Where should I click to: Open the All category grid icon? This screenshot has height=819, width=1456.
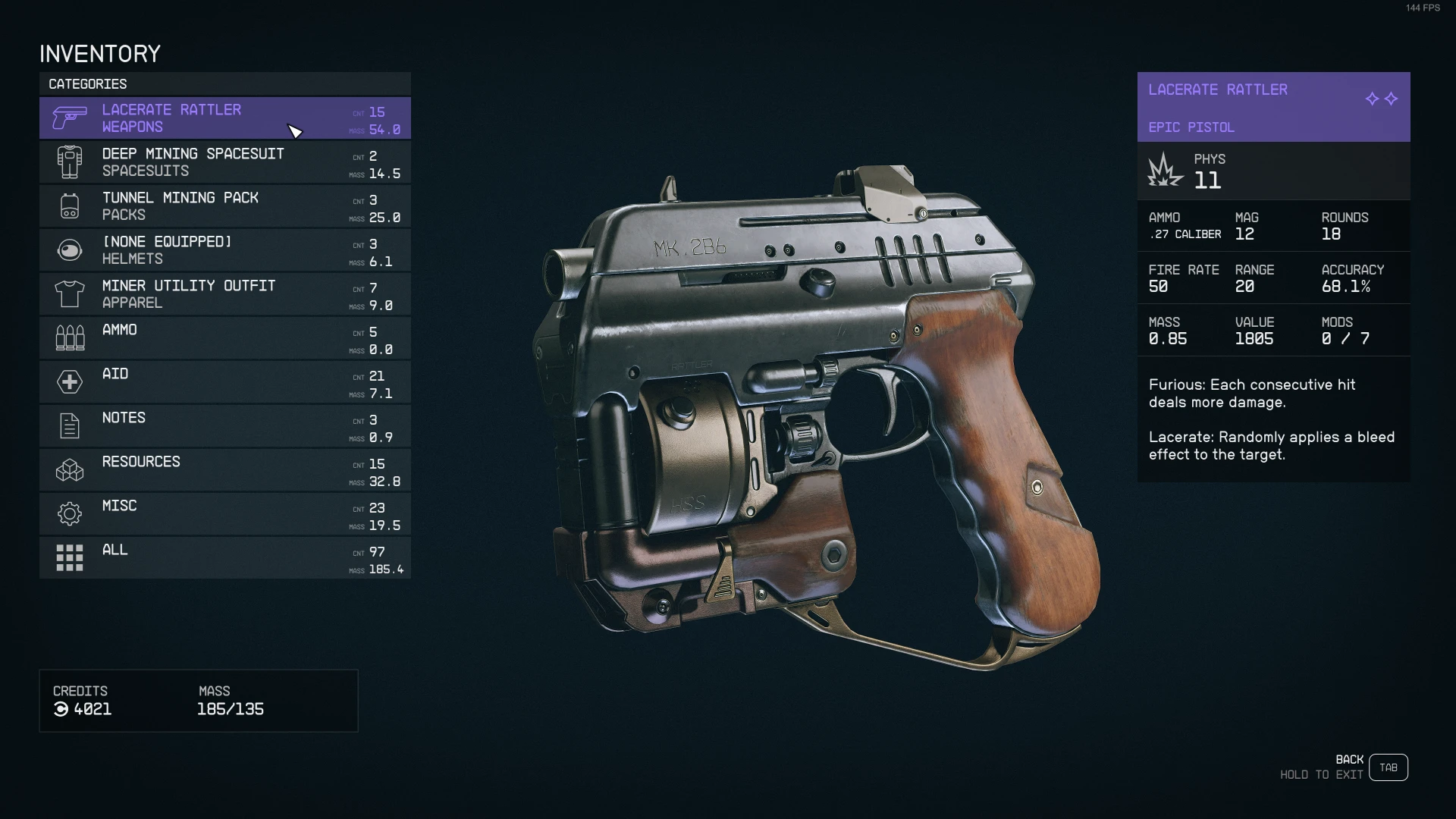click(x=69, y=557)
